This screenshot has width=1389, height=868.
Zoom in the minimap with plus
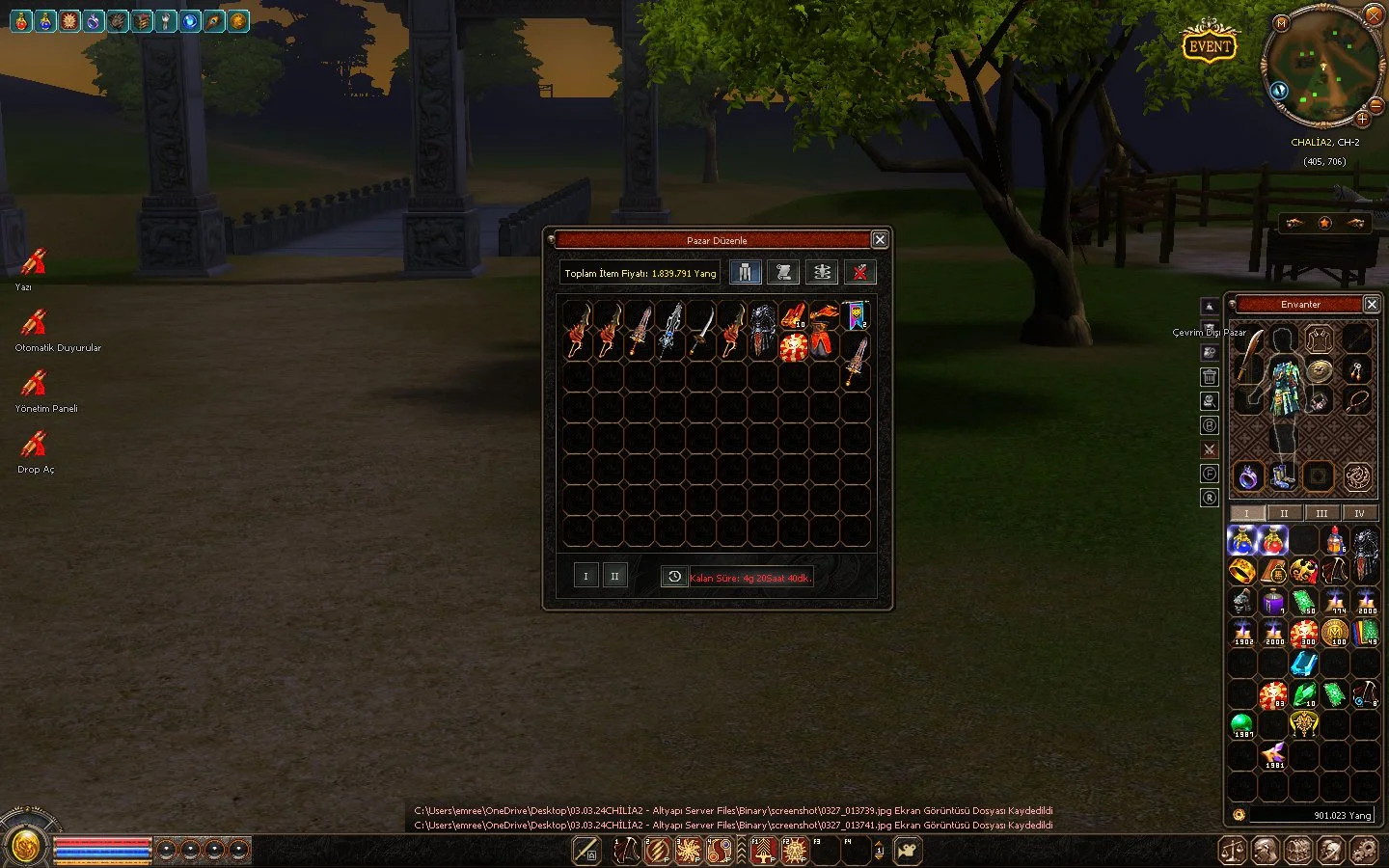(x=1362, y=120)
